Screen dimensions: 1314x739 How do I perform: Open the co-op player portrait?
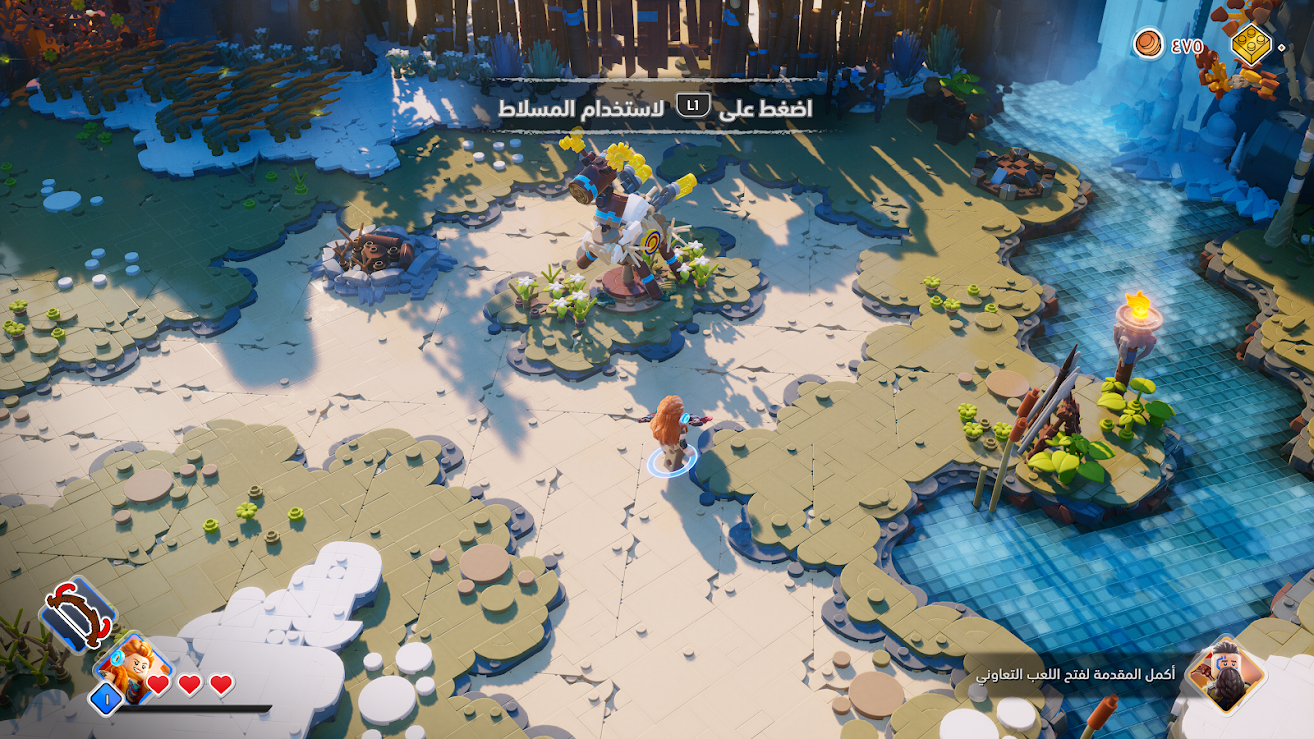tap(1225, 673)
